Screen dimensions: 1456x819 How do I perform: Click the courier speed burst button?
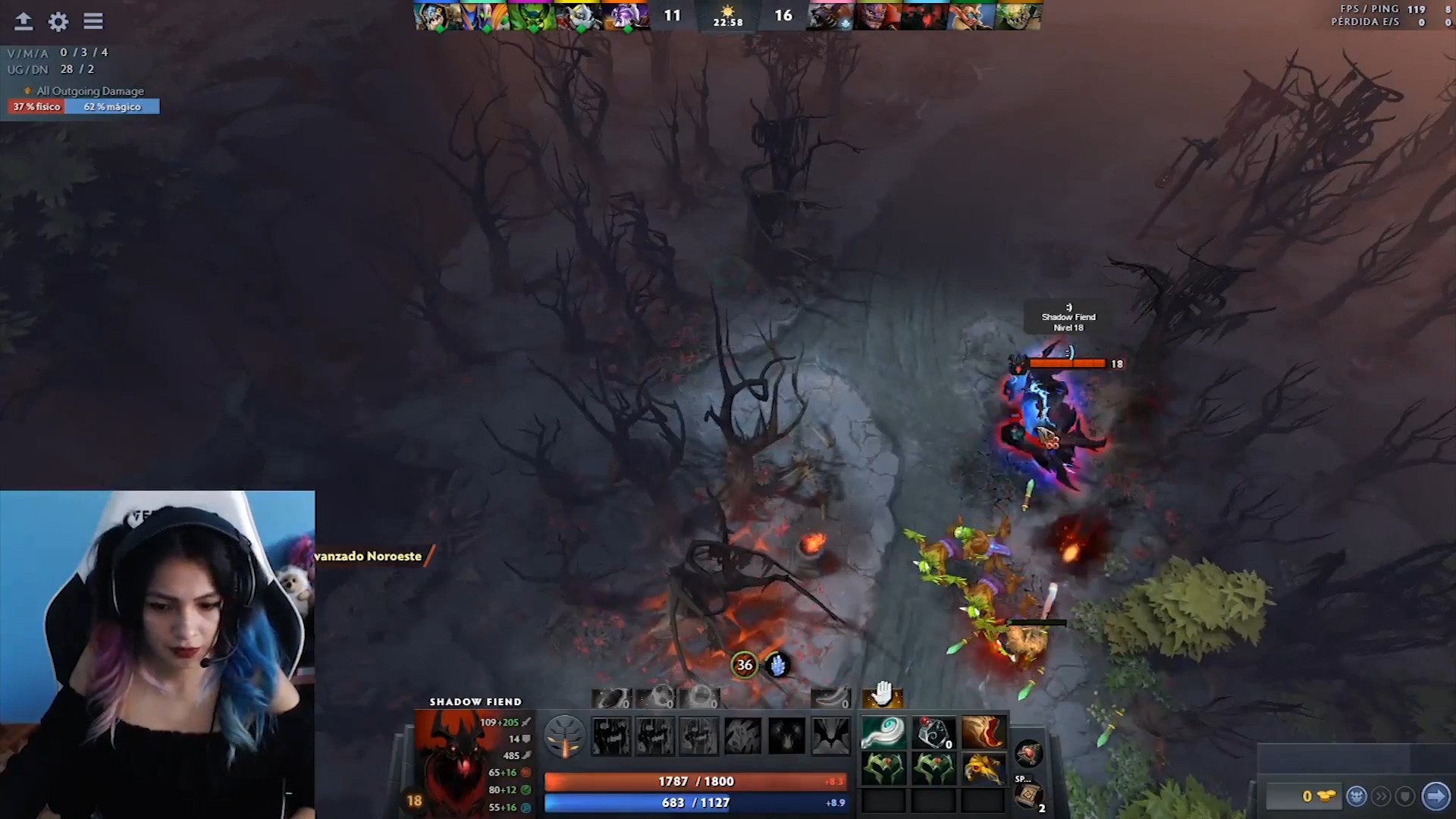pyautogui.click(x=1382, y=796)
